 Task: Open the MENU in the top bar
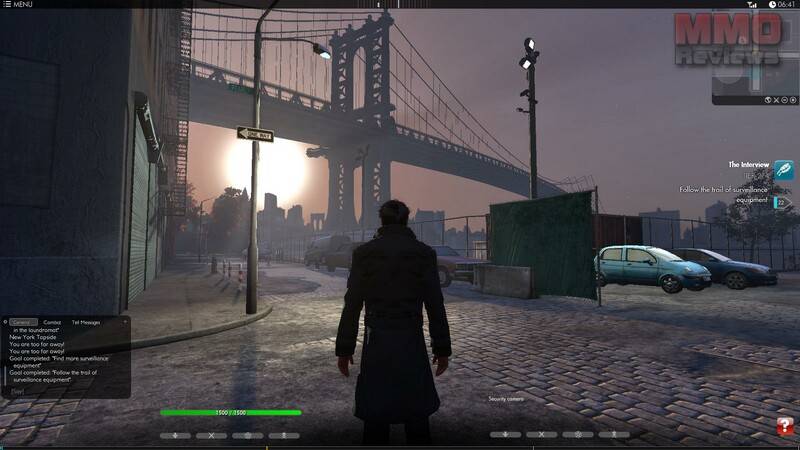(20, 5)
